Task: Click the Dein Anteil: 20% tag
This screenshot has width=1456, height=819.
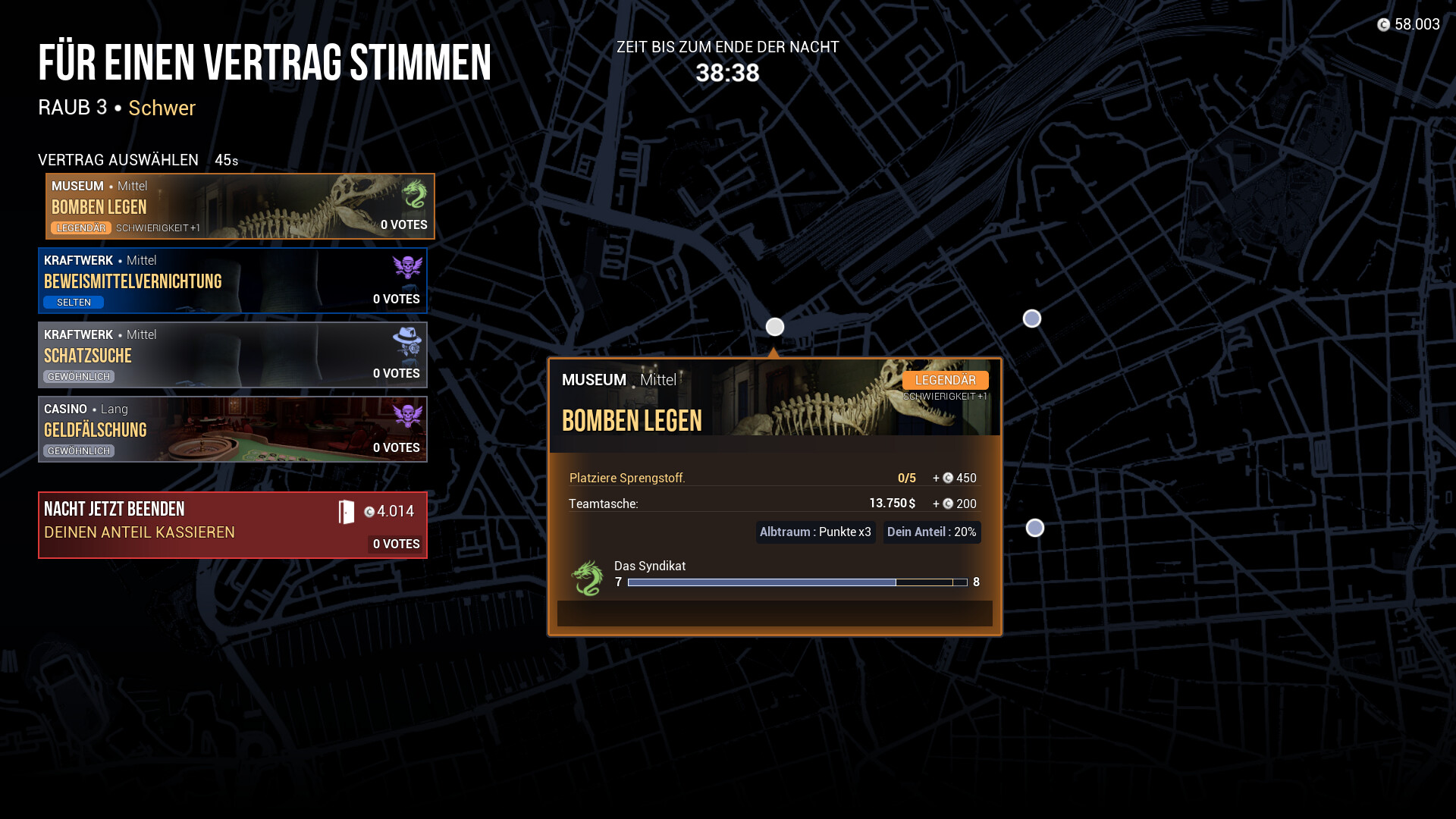Action: point(931,532)
